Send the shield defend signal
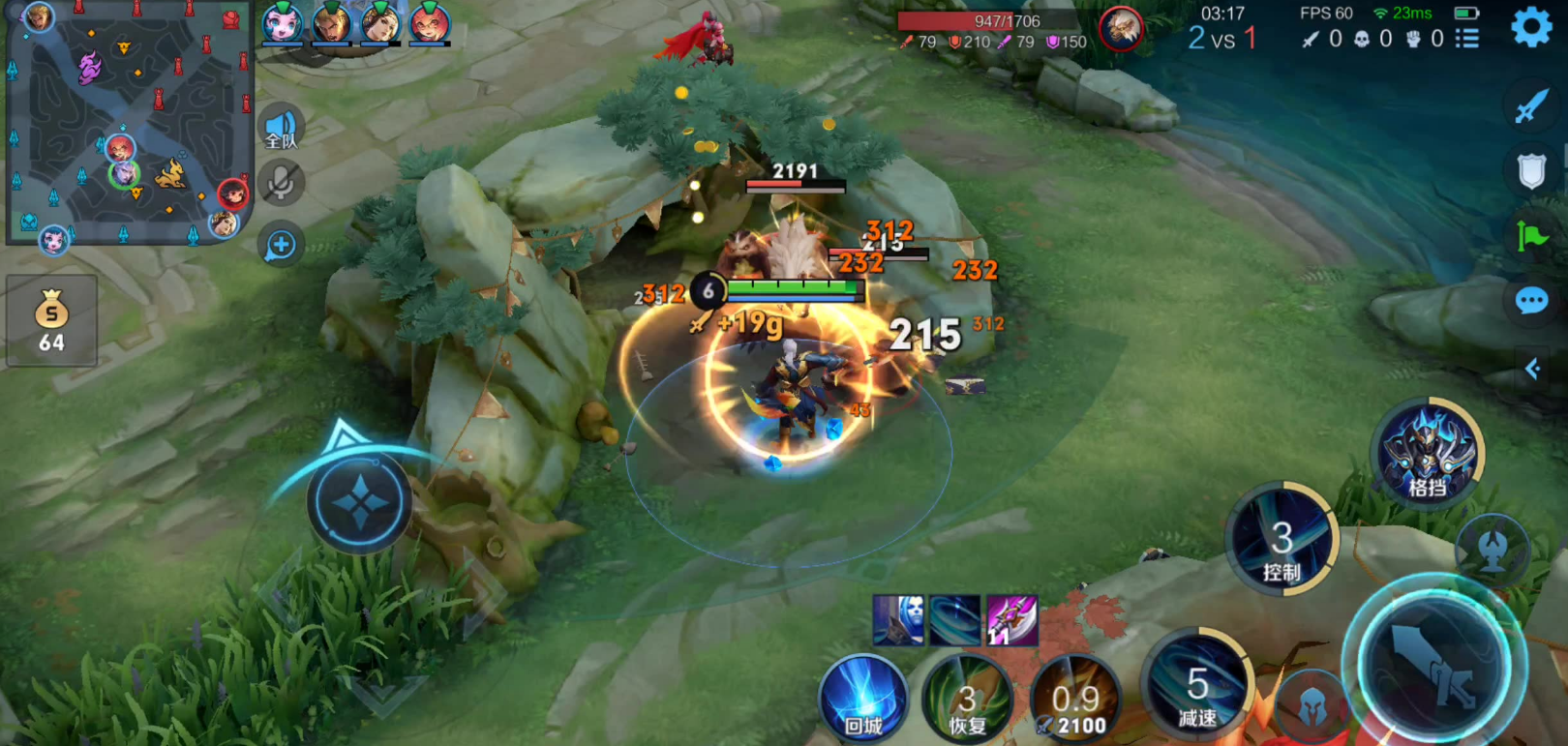 tap(1531, 171)
